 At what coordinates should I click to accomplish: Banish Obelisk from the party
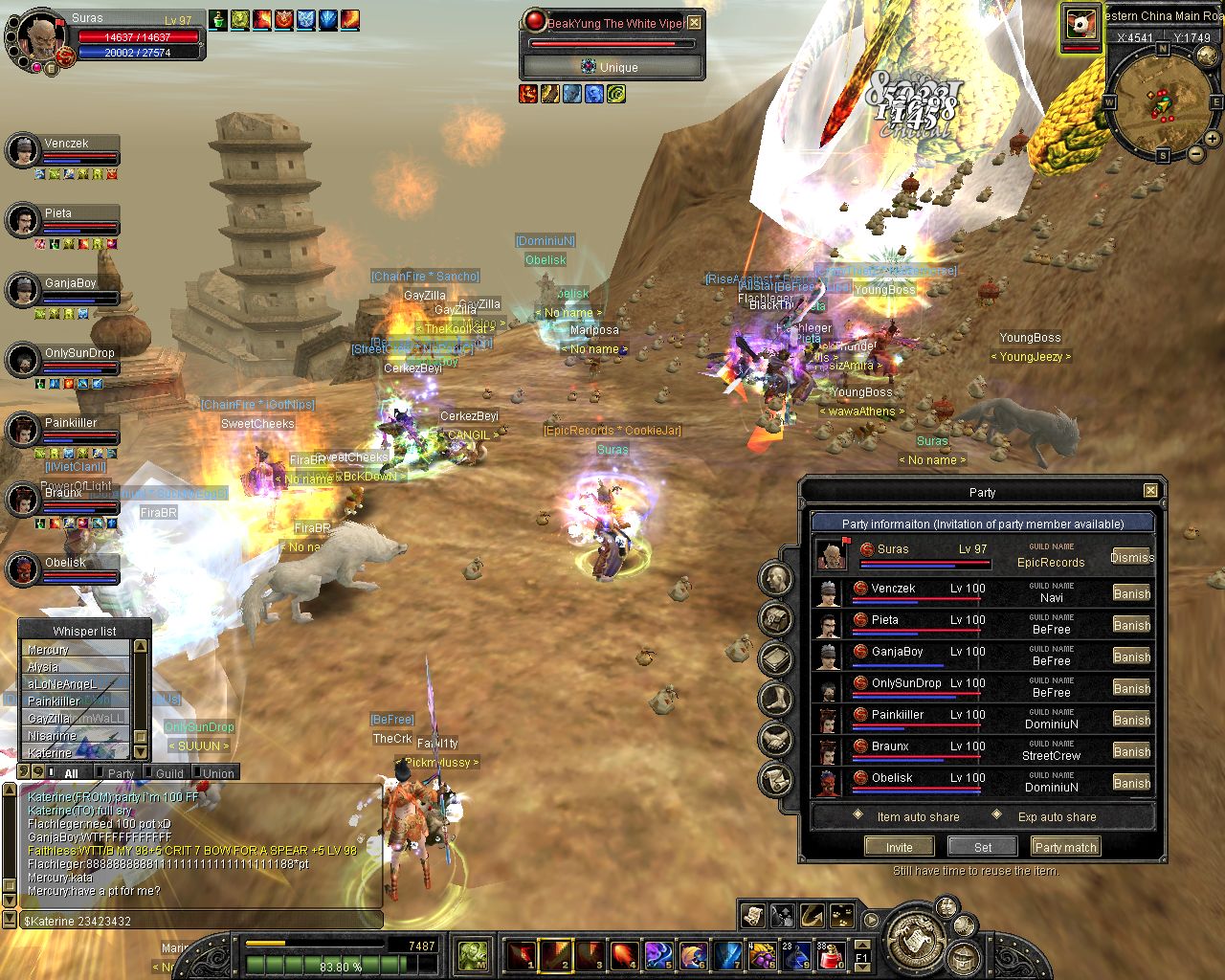(x=1131, y=783)
